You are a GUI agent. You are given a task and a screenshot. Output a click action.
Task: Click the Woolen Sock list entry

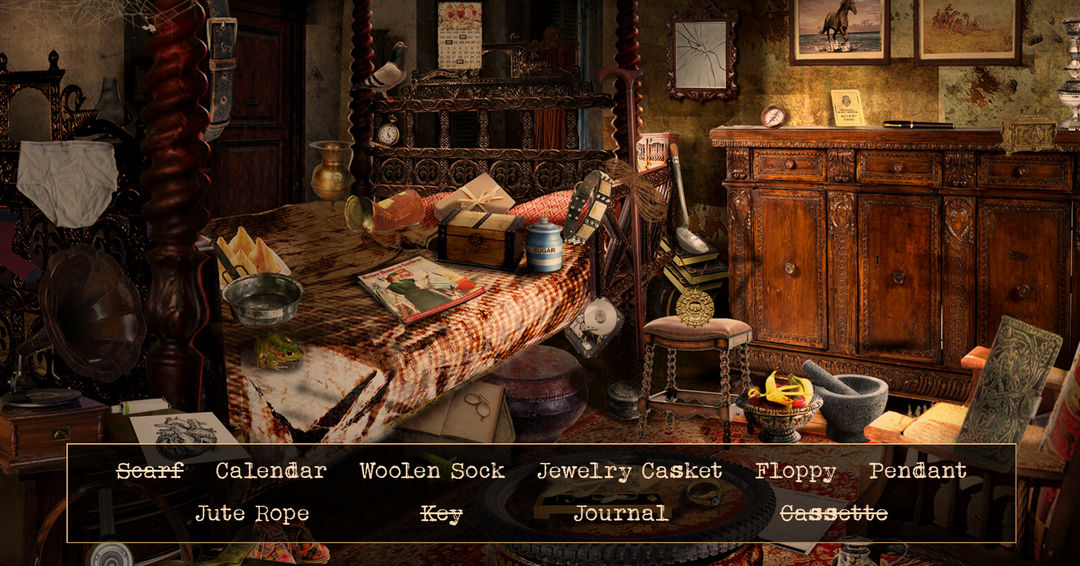[432, 471]
